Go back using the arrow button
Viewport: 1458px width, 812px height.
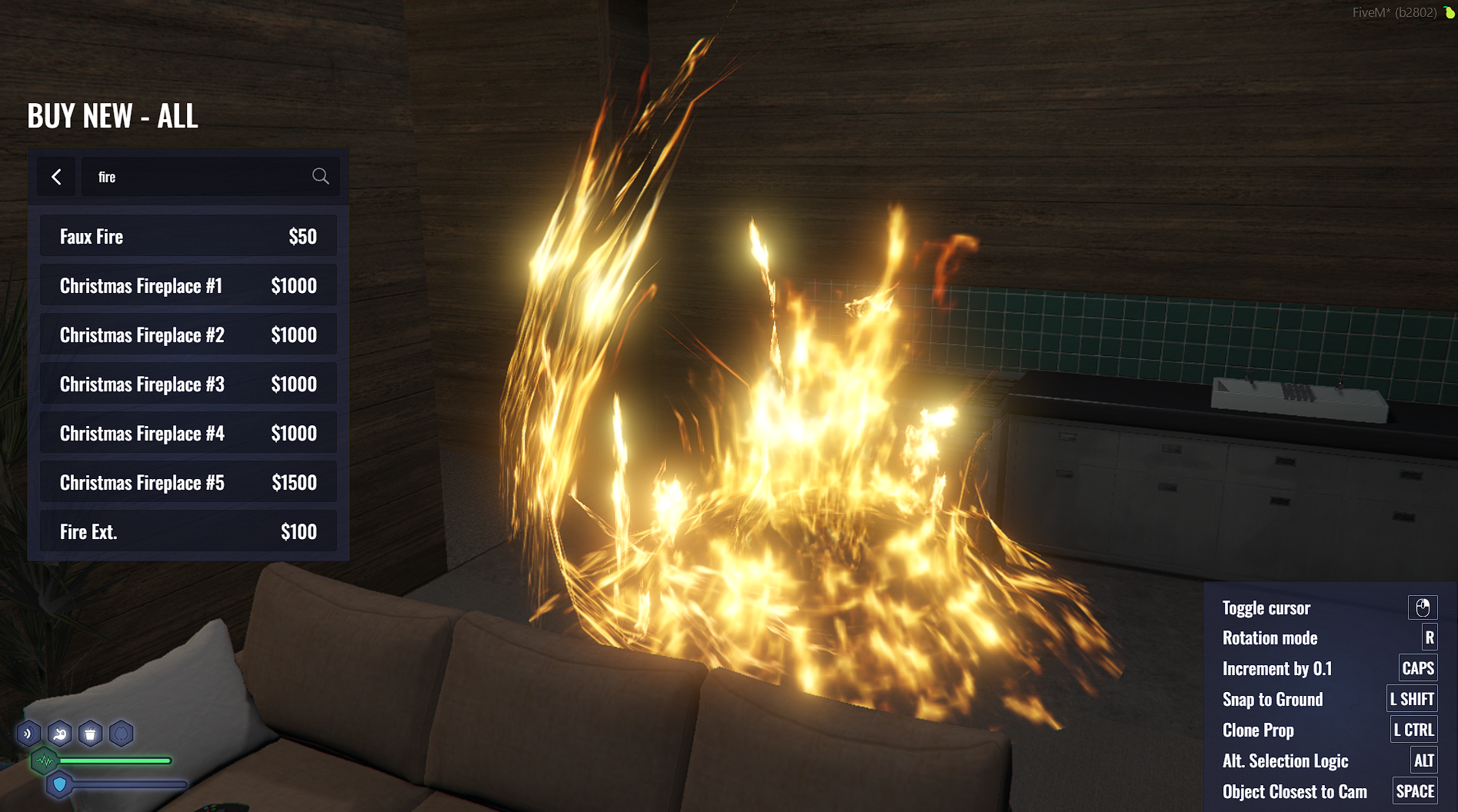pyautogui.click(x=56, y=177)
